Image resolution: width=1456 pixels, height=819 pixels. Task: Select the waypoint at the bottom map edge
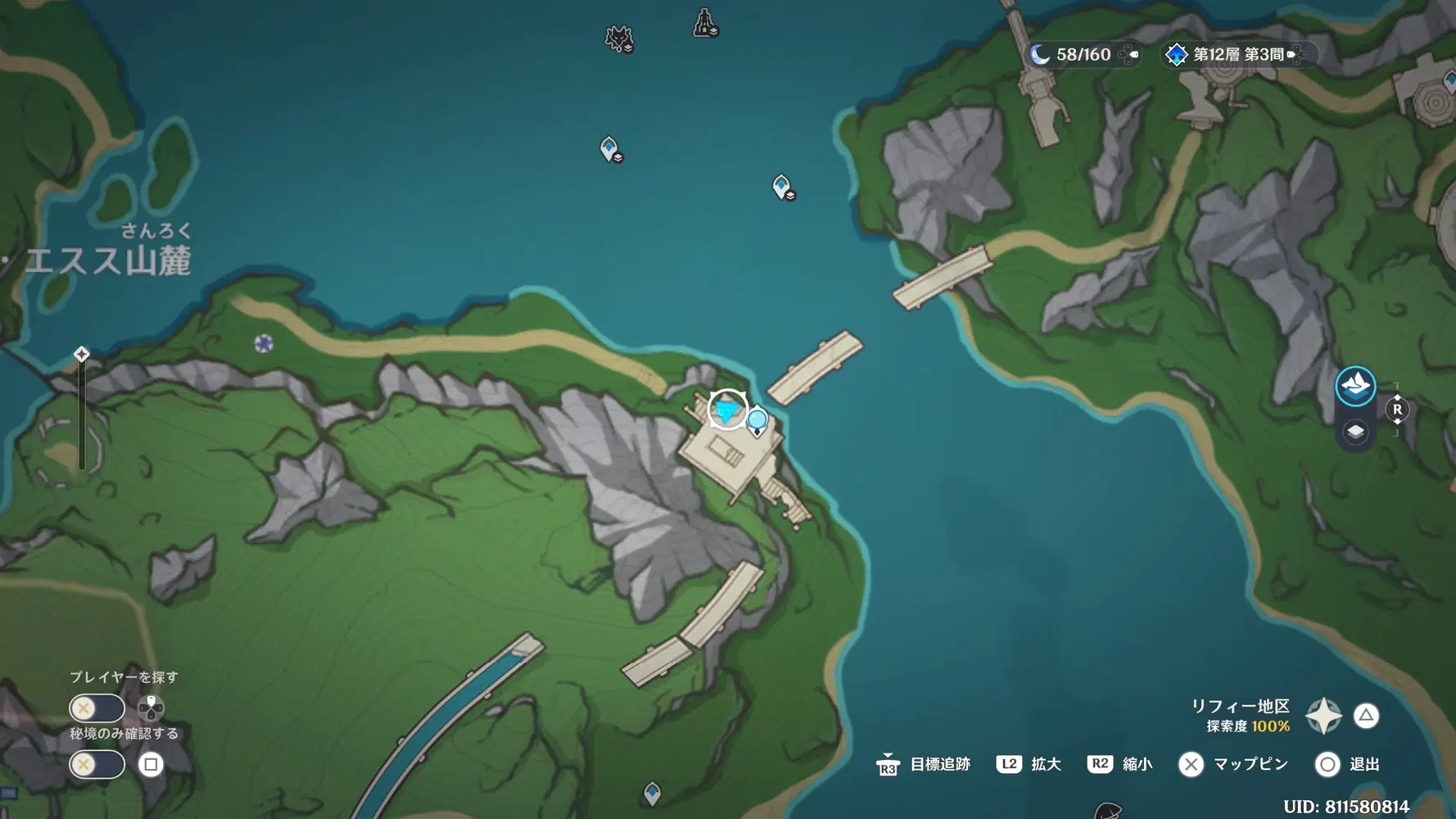click(652, 792)
